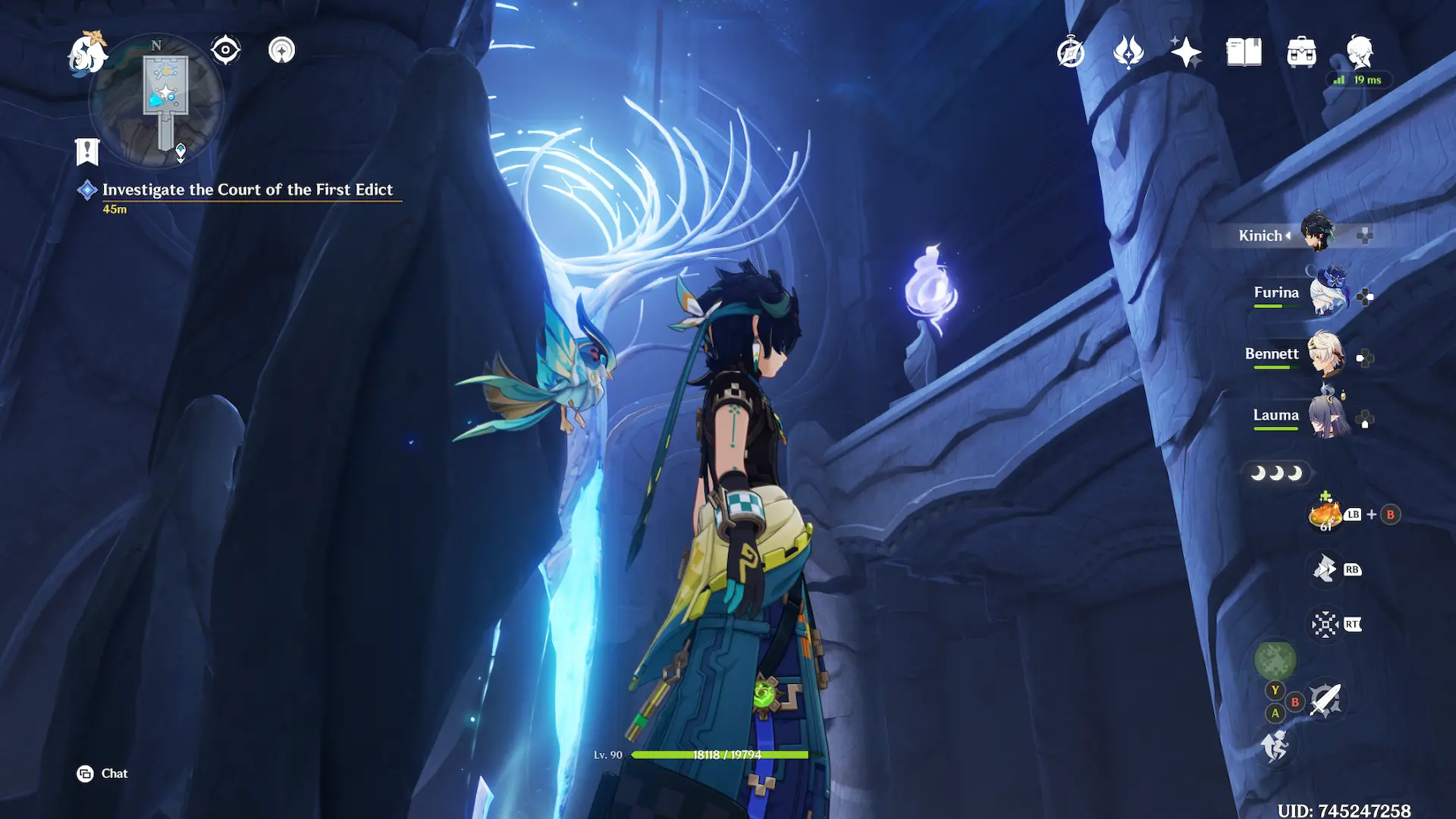Open the Paimon menu icon
Viewport: 1456px width, 819px height.
87,53
